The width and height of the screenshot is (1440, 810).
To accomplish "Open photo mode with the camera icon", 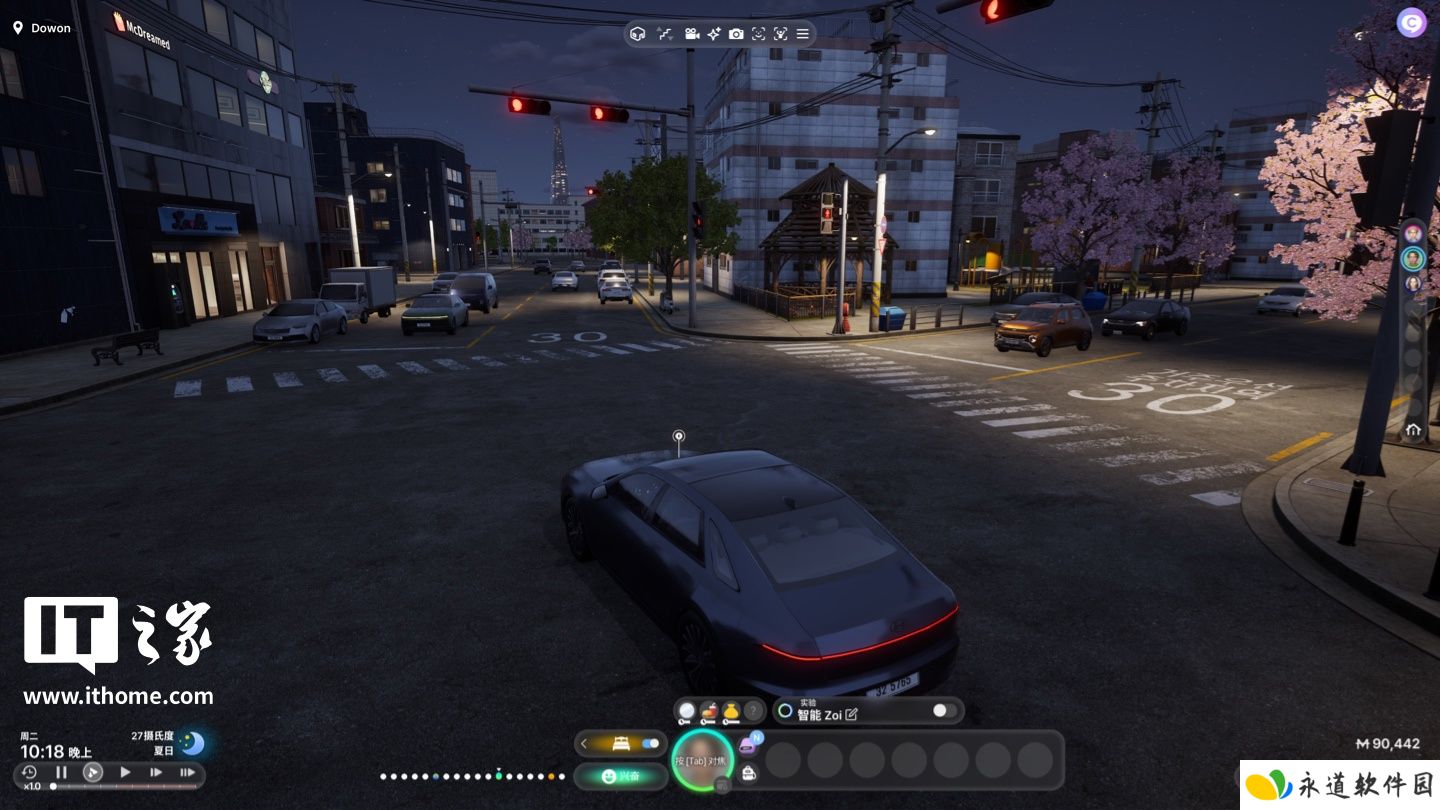I will (736, 34).
